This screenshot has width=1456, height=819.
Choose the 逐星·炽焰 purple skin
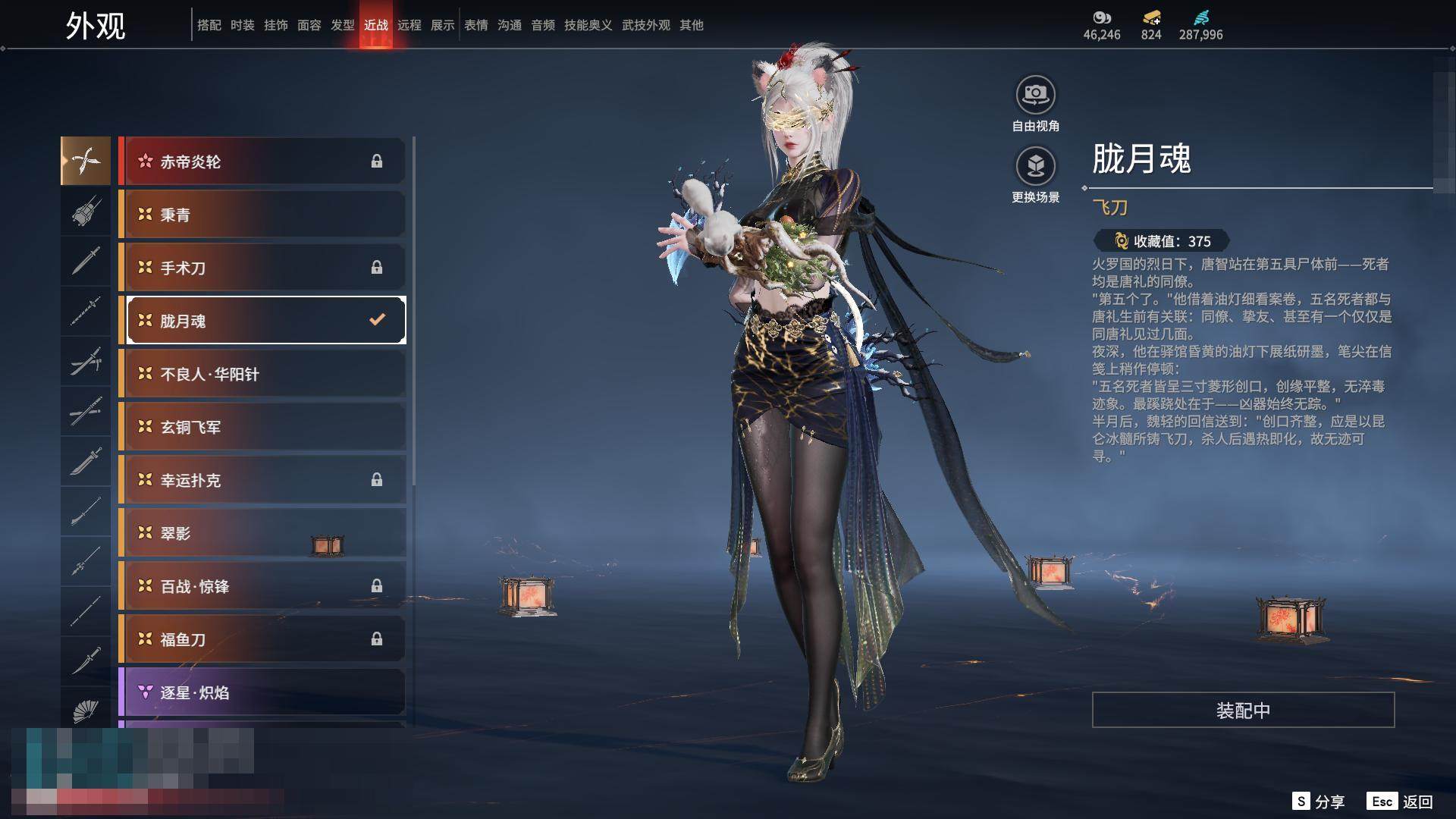click(x=262, y=692)
